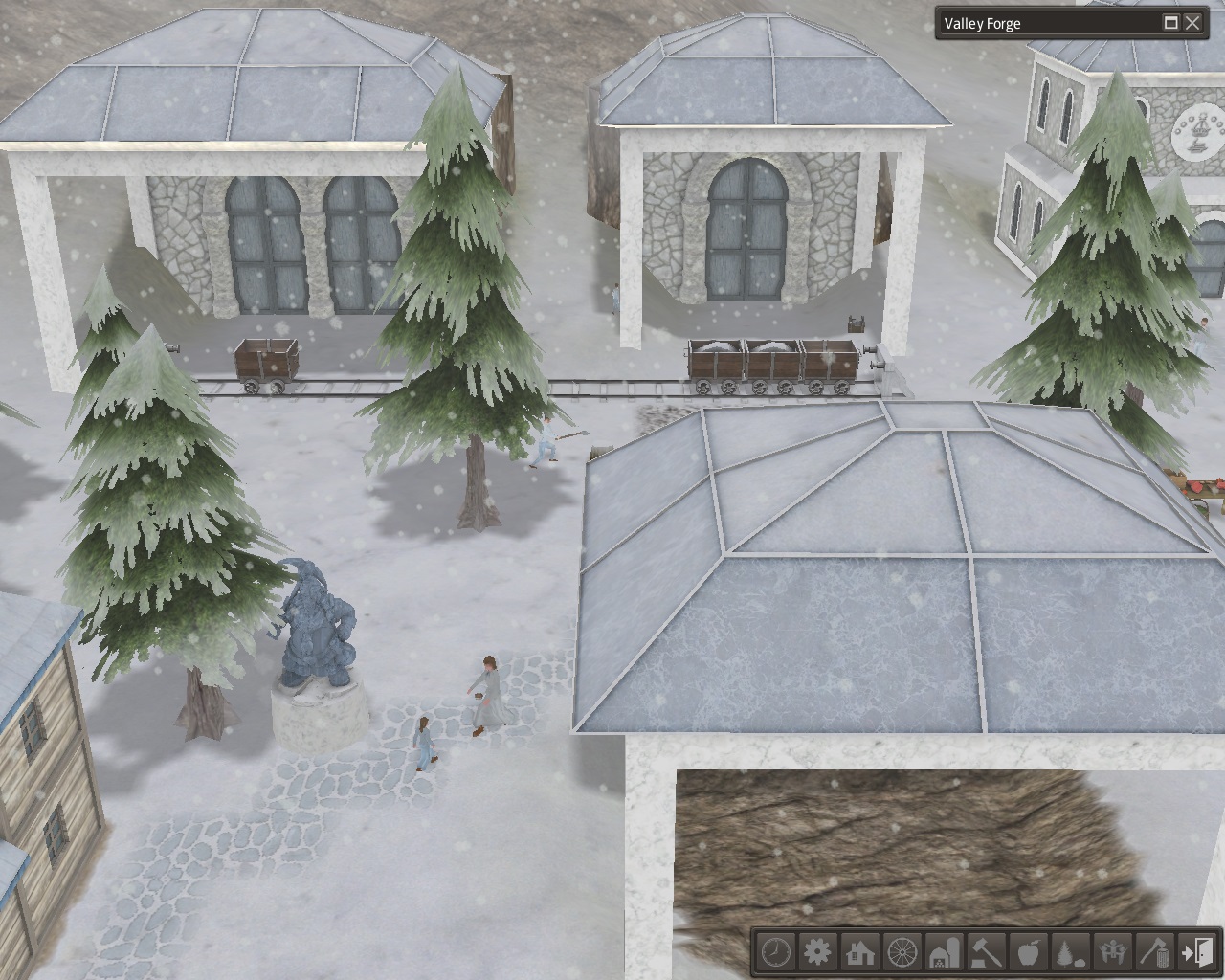The height and width of the screenshot is (980, 1225).
Task: Open the clock game speed tools
Action: tap(776, 952)
